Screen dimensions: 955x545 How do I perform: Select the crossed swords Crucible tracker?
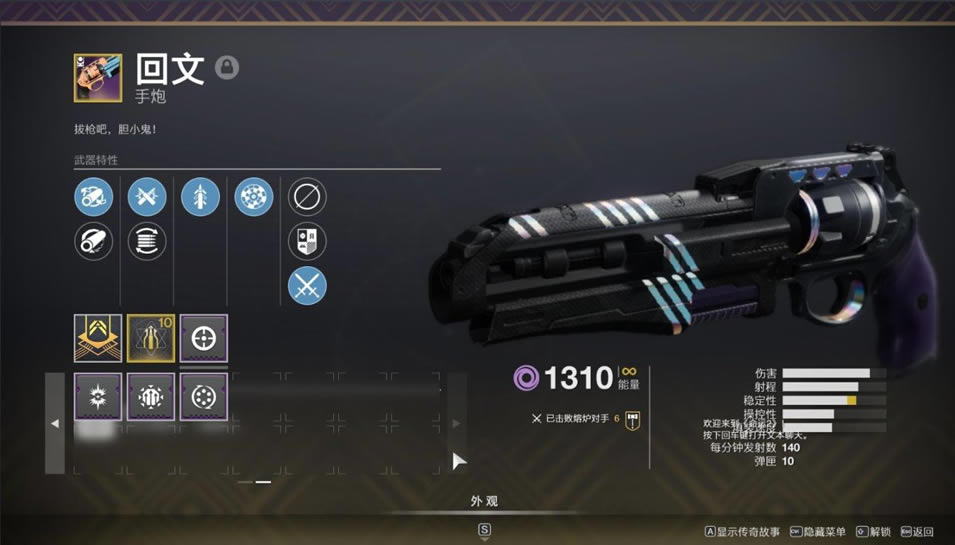307,286
